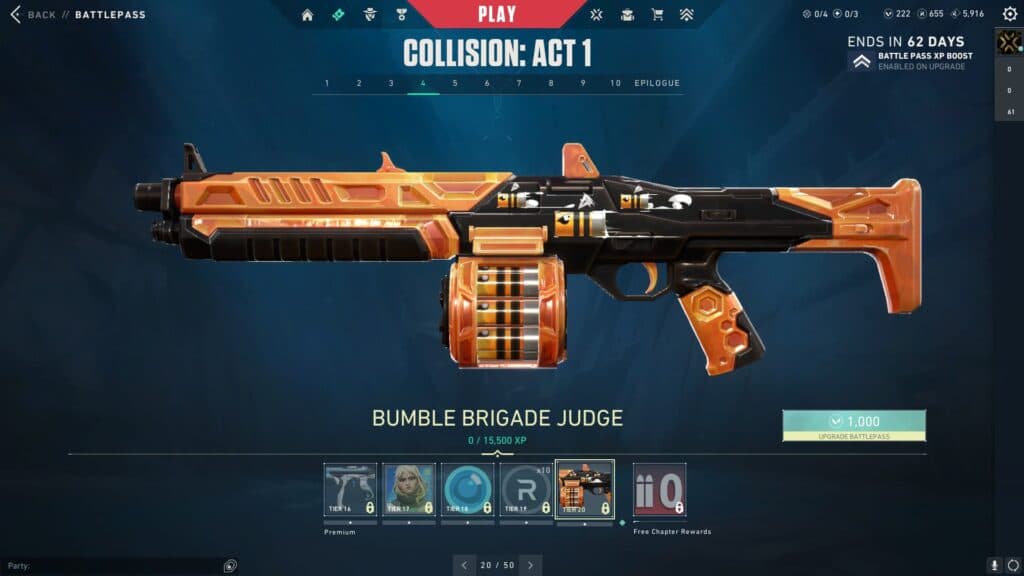This screenshot has height=576, width=1024.
Task: Click the PLAY button
Action: [x=497, y=14]
